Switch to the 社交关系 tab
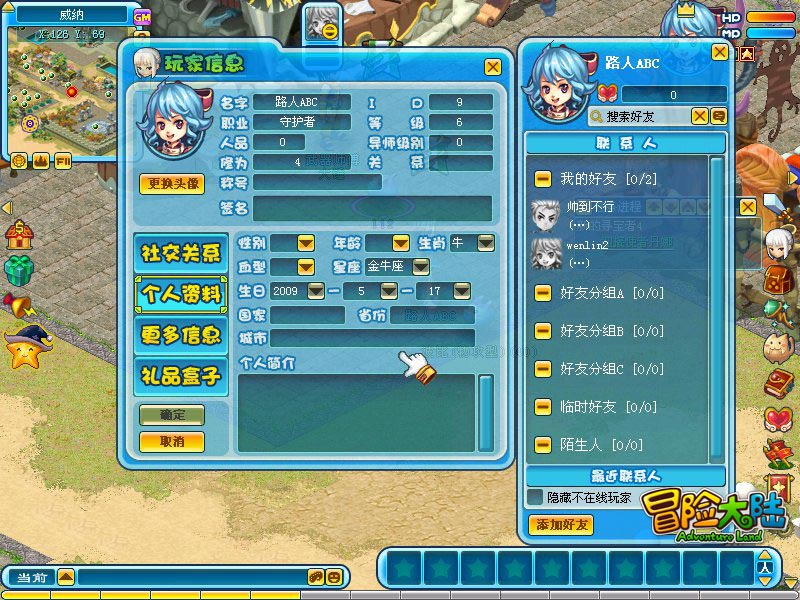 [181, 253]
